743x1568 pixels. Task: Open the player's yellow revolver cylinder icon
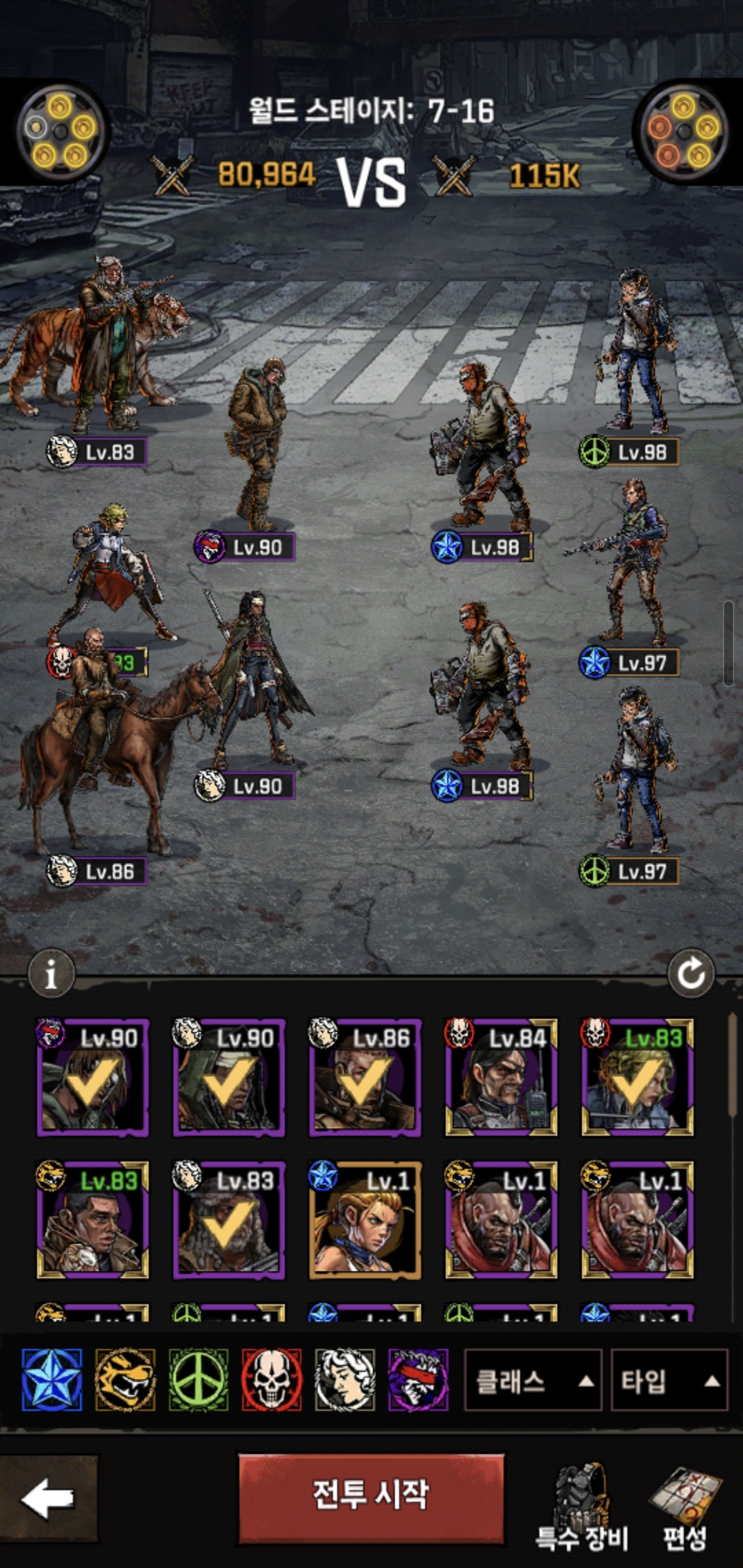61,131
